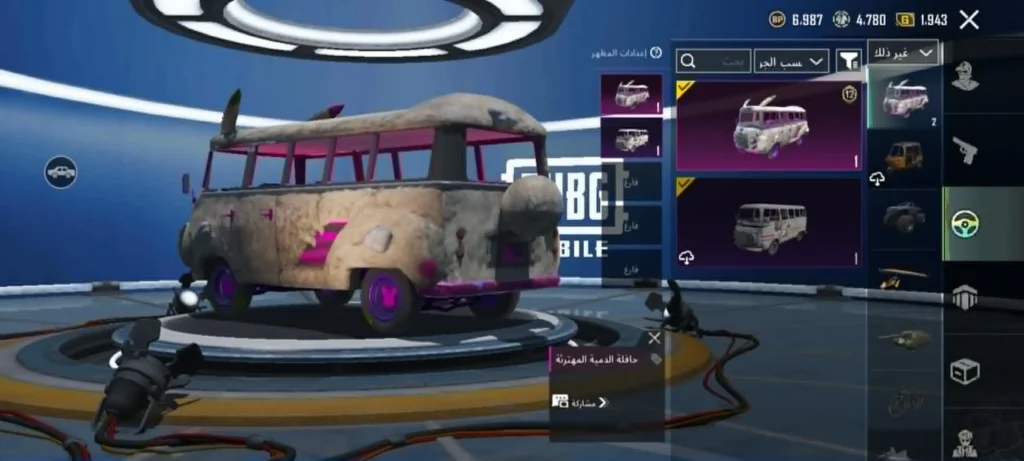Switch to the character outfit tab
Viewport: 1024px width, 461px height.
965,76
